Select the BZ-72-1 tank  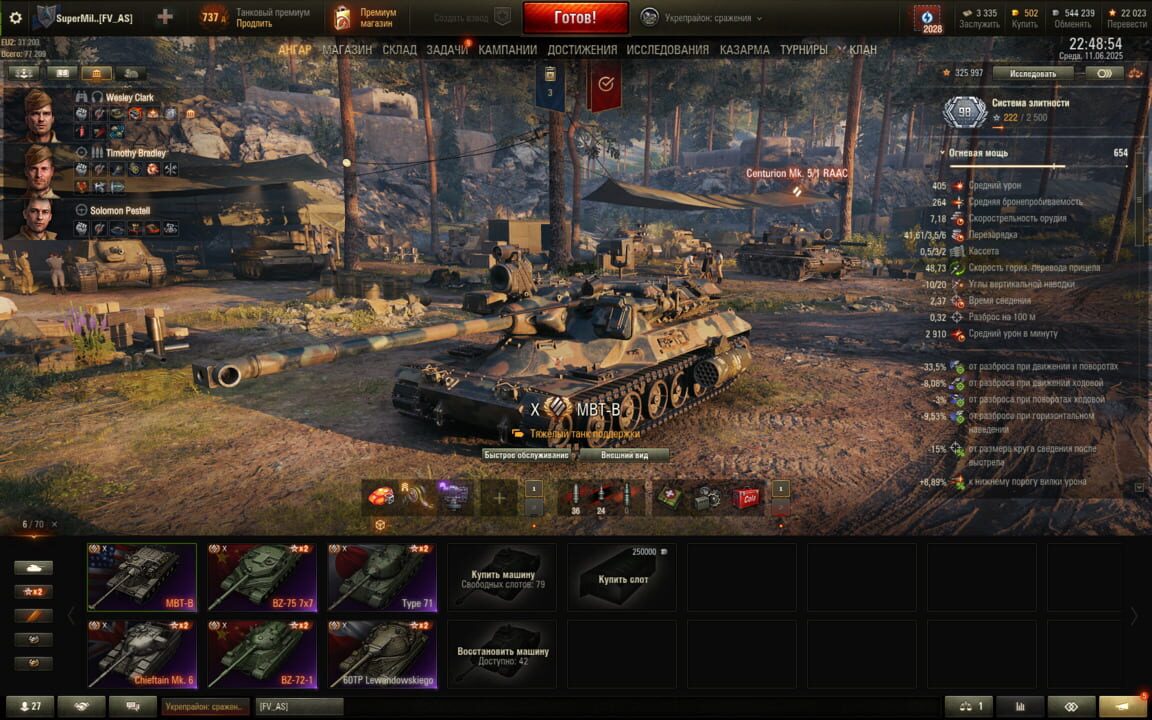pyautogui.click(x=262, y=653)
